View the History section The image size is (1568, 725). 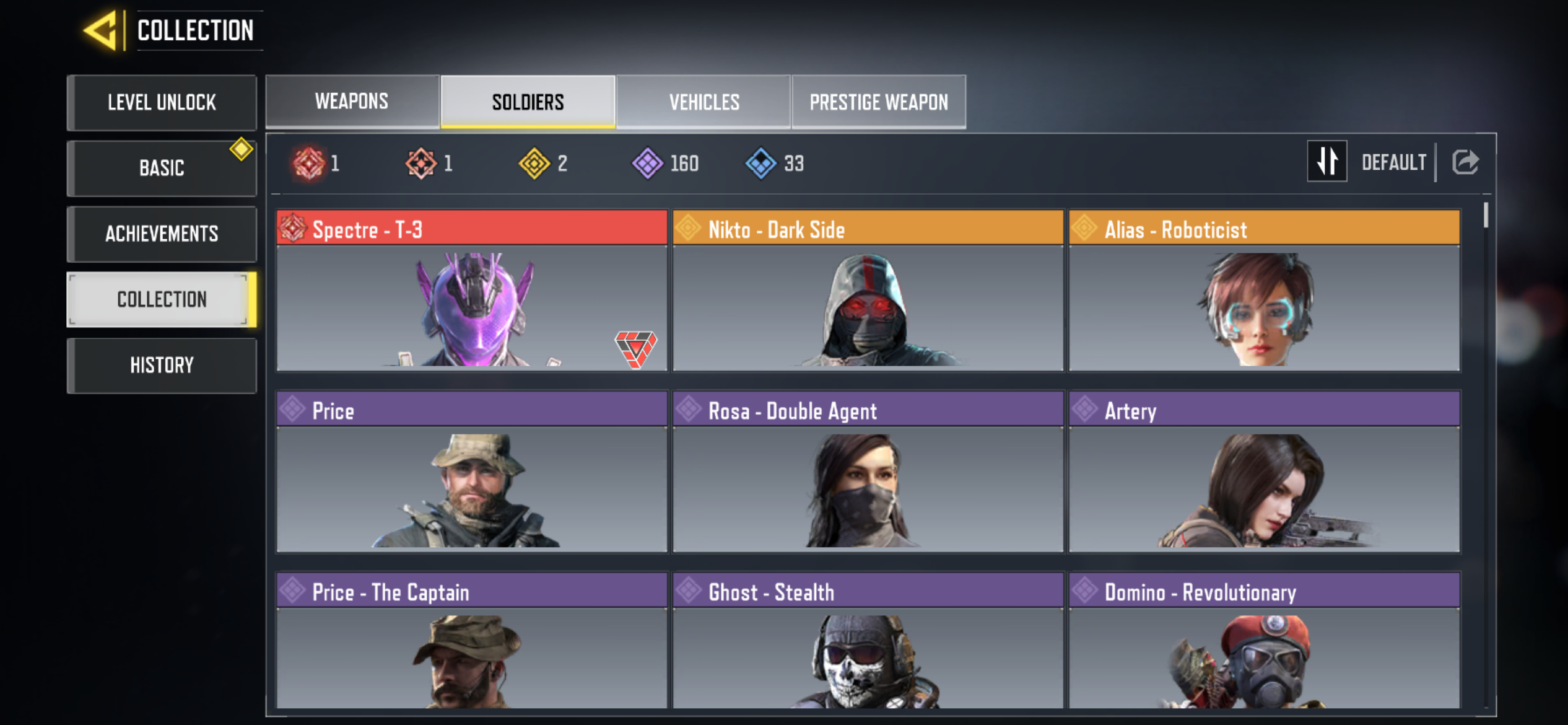(162, 365)
